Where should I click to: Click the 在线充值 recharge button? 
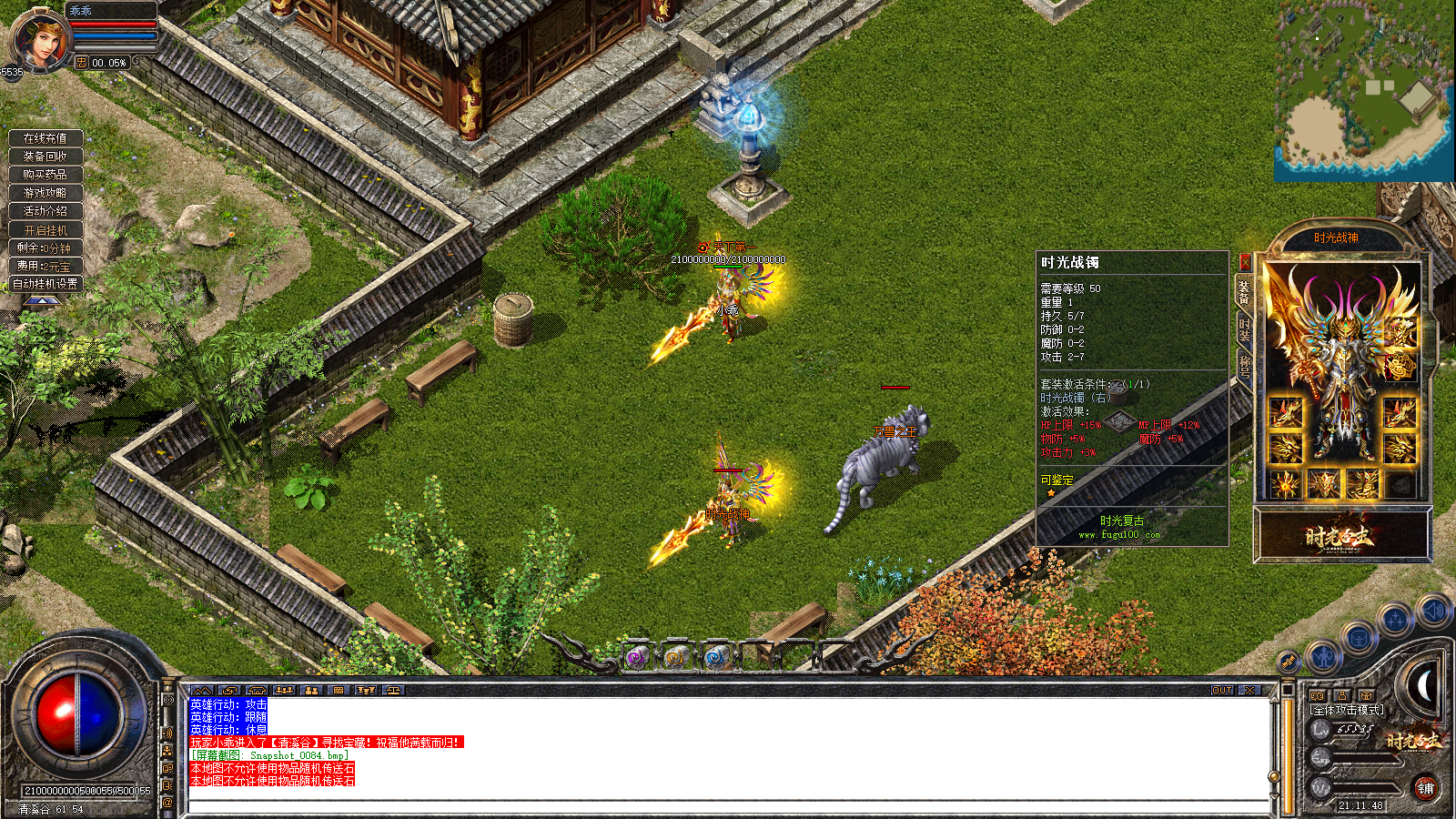(44, 138)
